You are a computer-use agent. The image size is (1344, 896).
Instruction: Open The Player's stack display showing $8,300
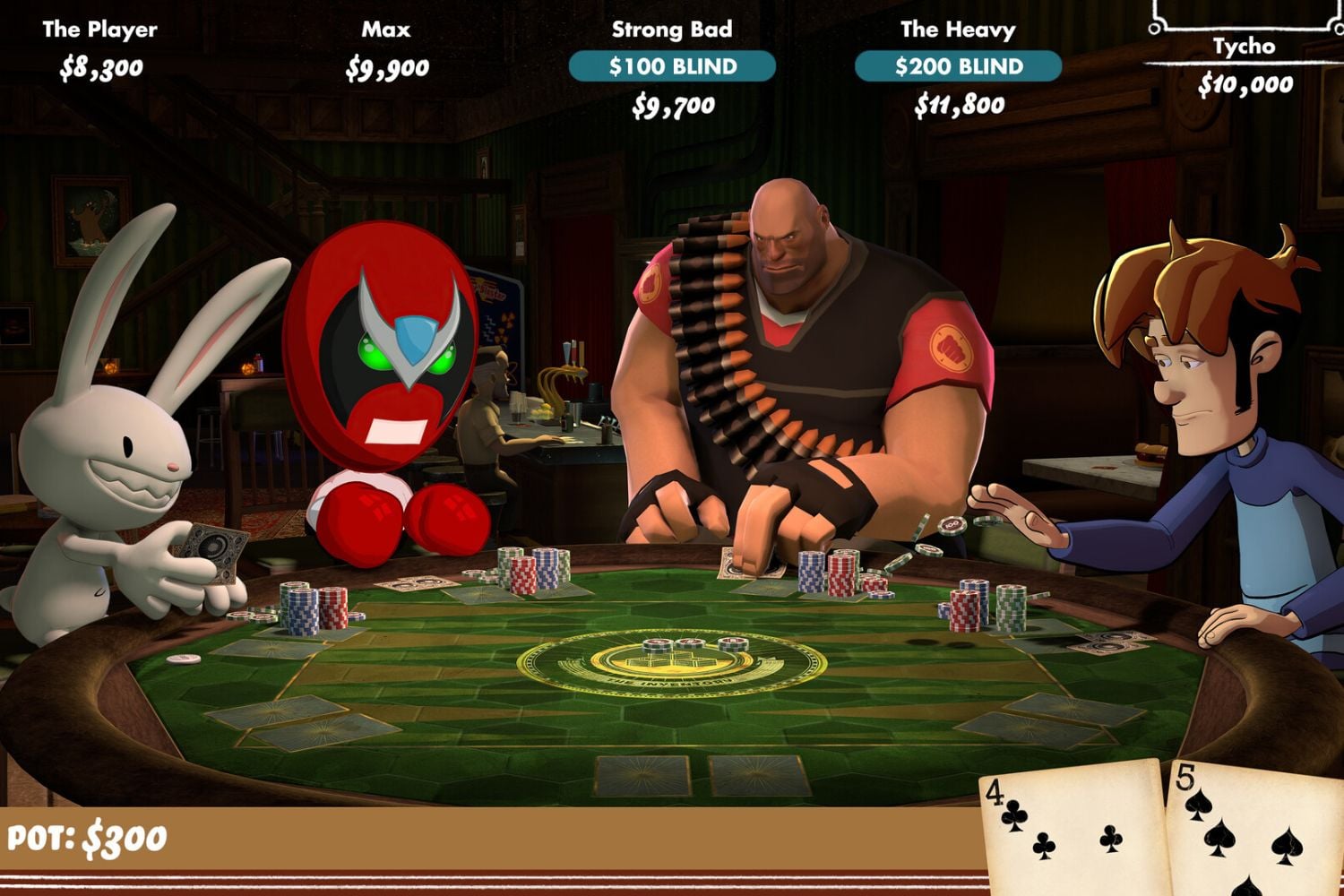(x=101, y=67)
